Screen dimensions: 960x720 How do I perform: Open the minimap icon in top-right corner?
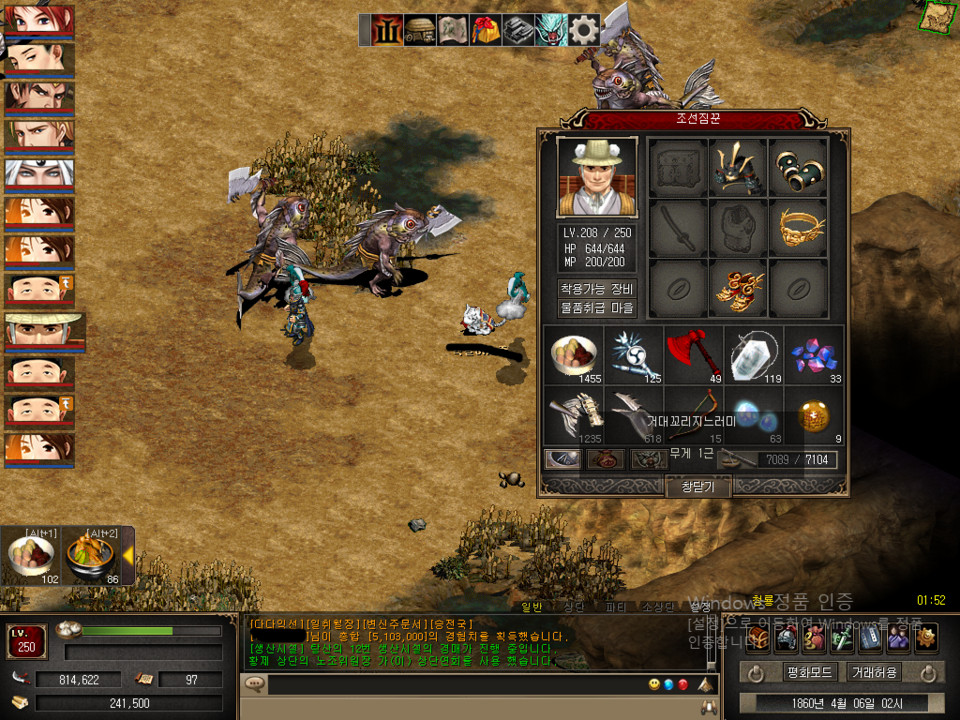[938, 16]
